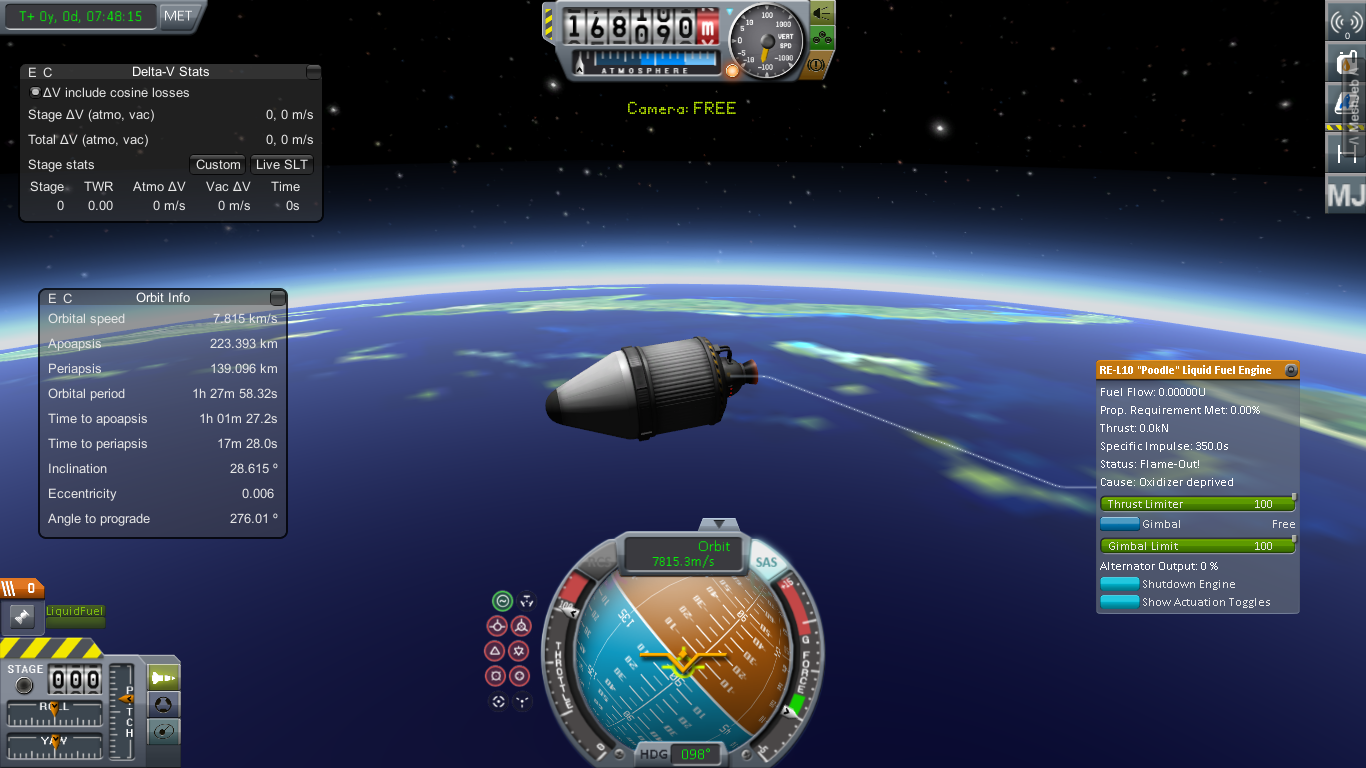Image resolution: width=1366 pixels, height=768 pixels.
Task: Toggle the MET mission clock mode
Action: (180, 16)
